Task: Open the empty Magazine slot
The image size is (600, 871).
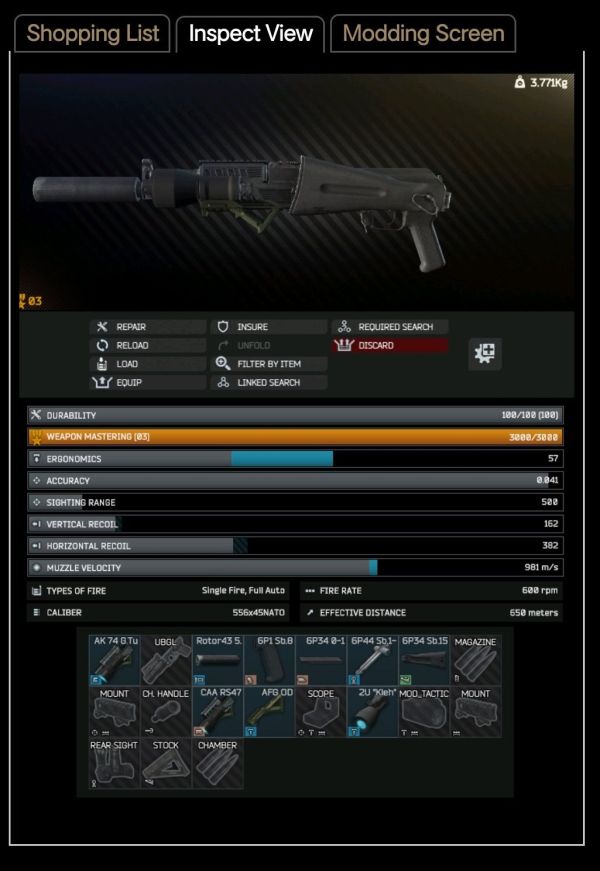Action: pyautogui.click(x=475, y=659)
